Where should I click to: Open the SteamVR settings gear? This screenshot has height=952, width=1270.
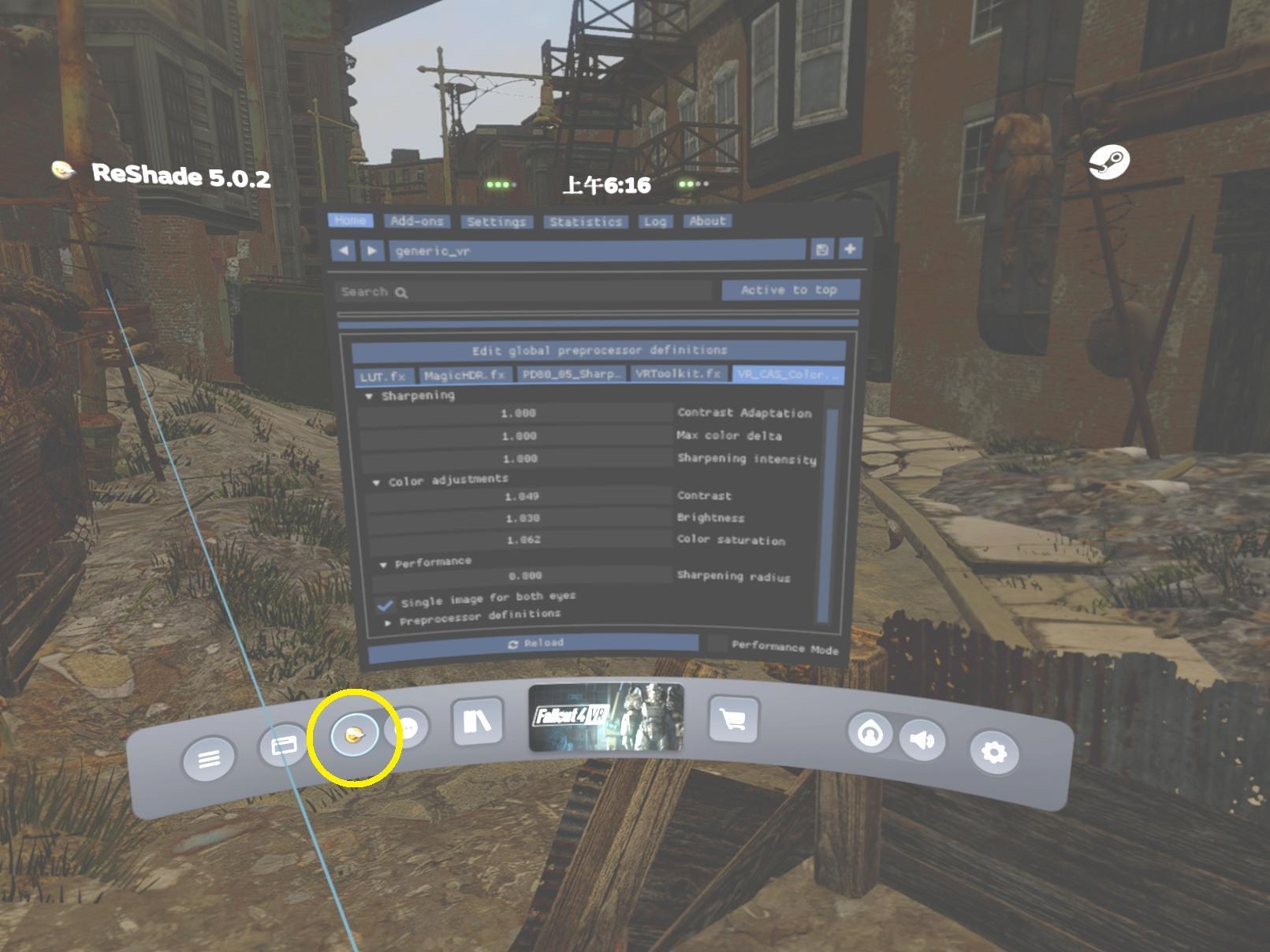996,753
